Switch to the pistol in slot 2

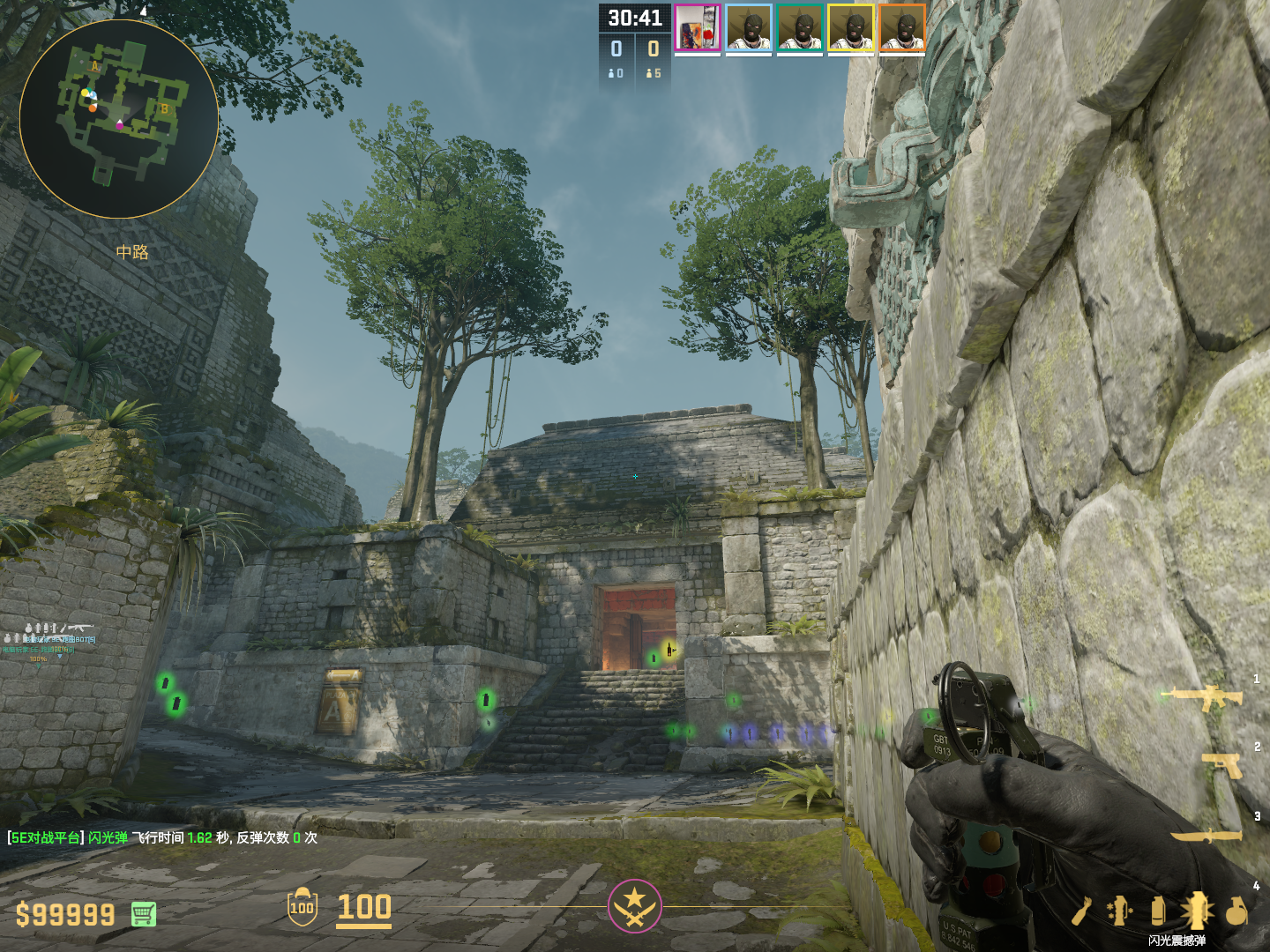click(x=1221, y=763)
